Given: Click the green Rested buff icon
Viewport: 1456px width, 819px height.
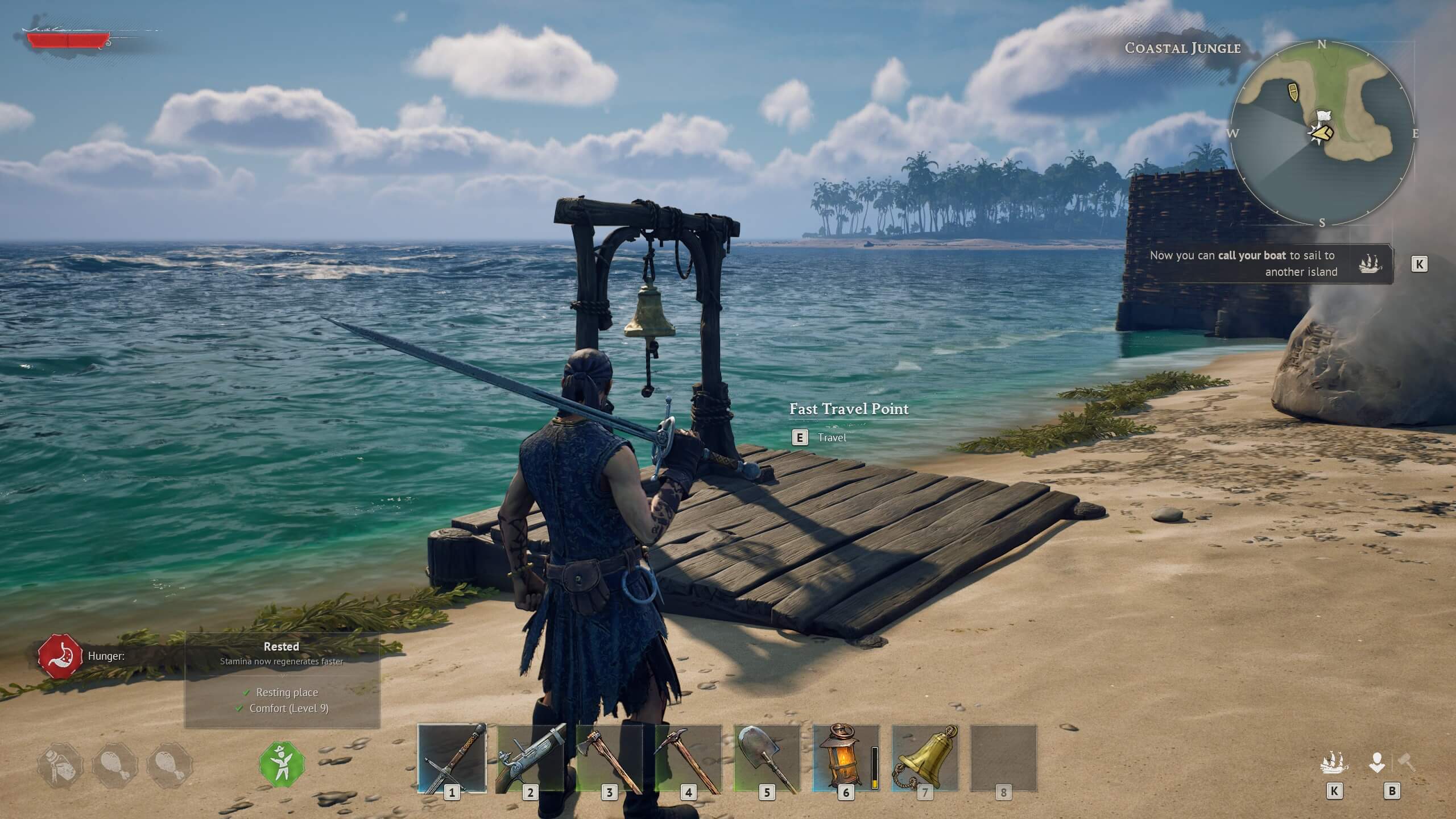Looking at the screenshot, I should coord(282,764).
